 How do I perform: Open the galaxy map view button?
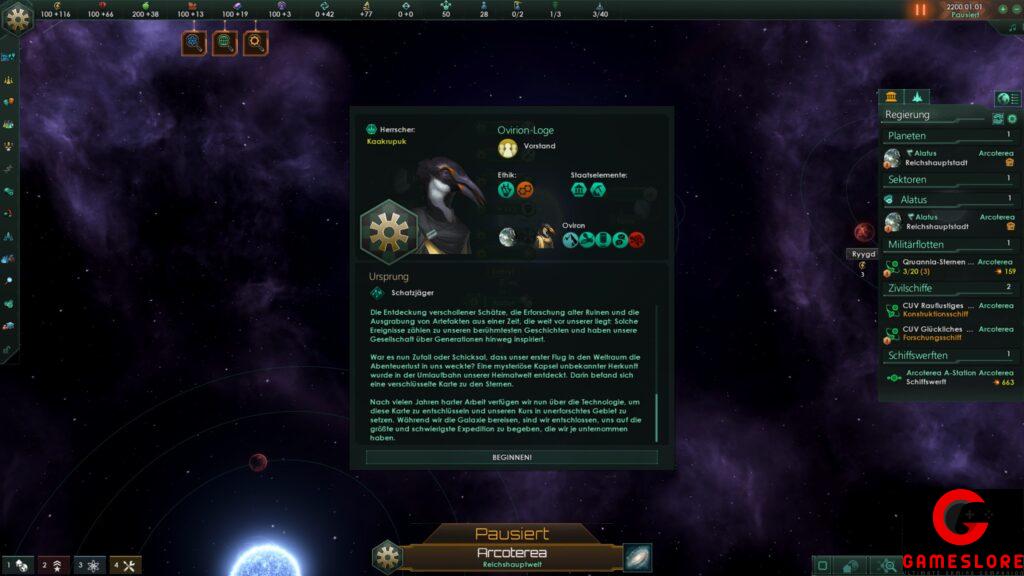637,557
